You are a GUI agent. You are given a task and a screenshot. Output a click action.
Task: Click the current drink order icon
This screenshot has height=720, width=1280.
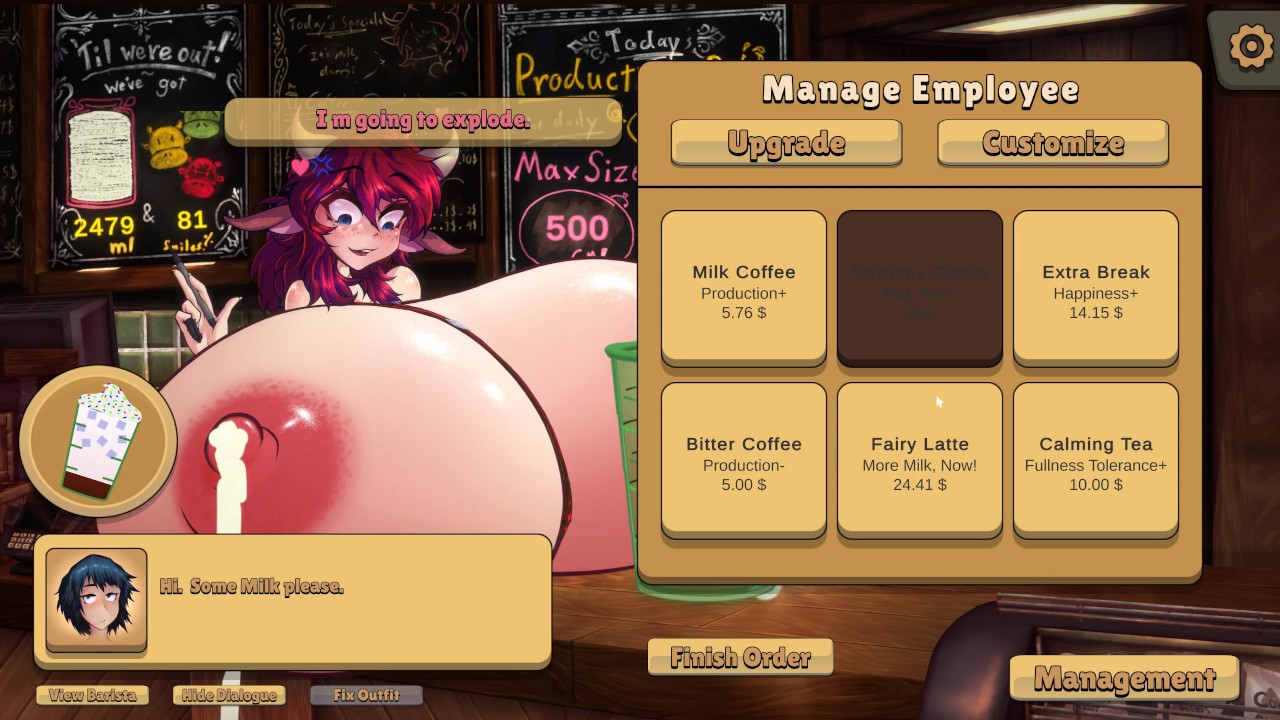(x=97, y=440)
